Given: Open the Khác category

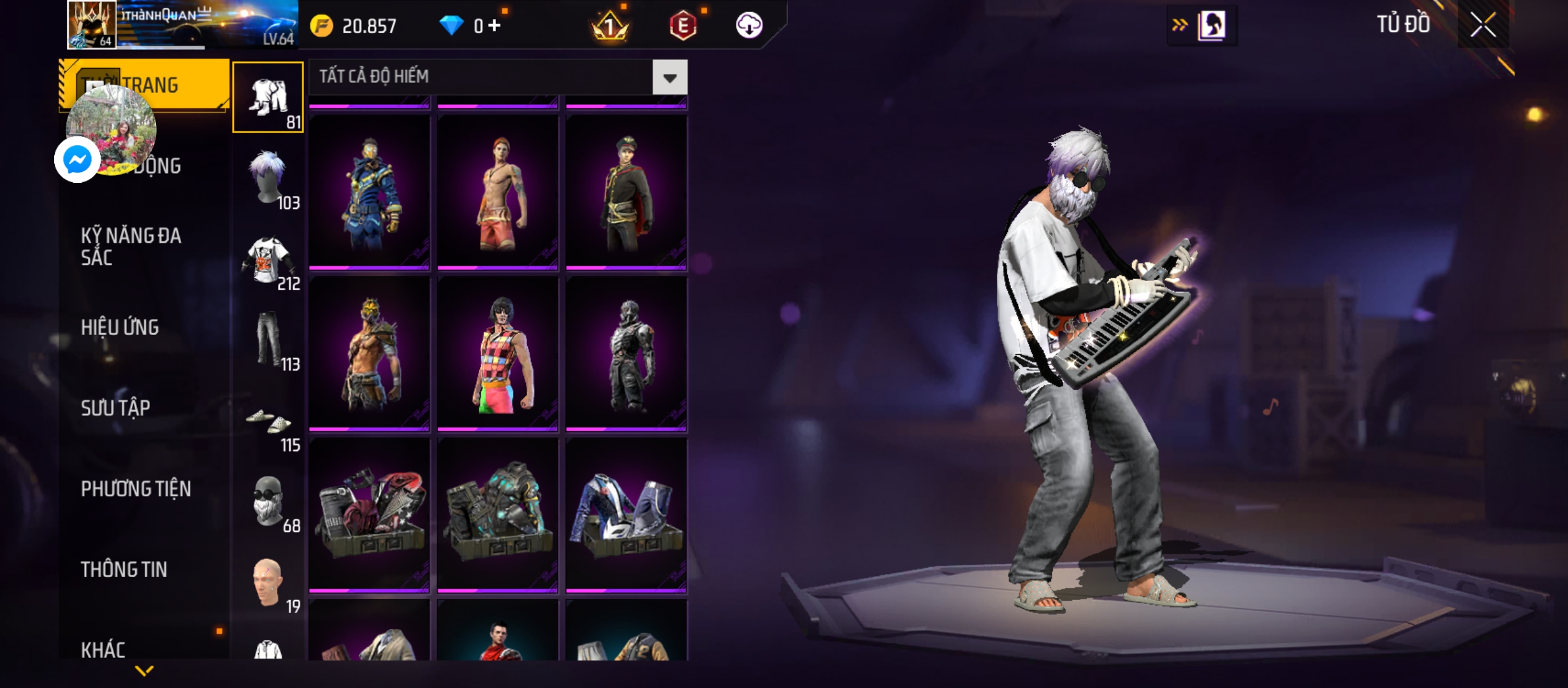Looking at the screenshot, I should click(103, 650).
